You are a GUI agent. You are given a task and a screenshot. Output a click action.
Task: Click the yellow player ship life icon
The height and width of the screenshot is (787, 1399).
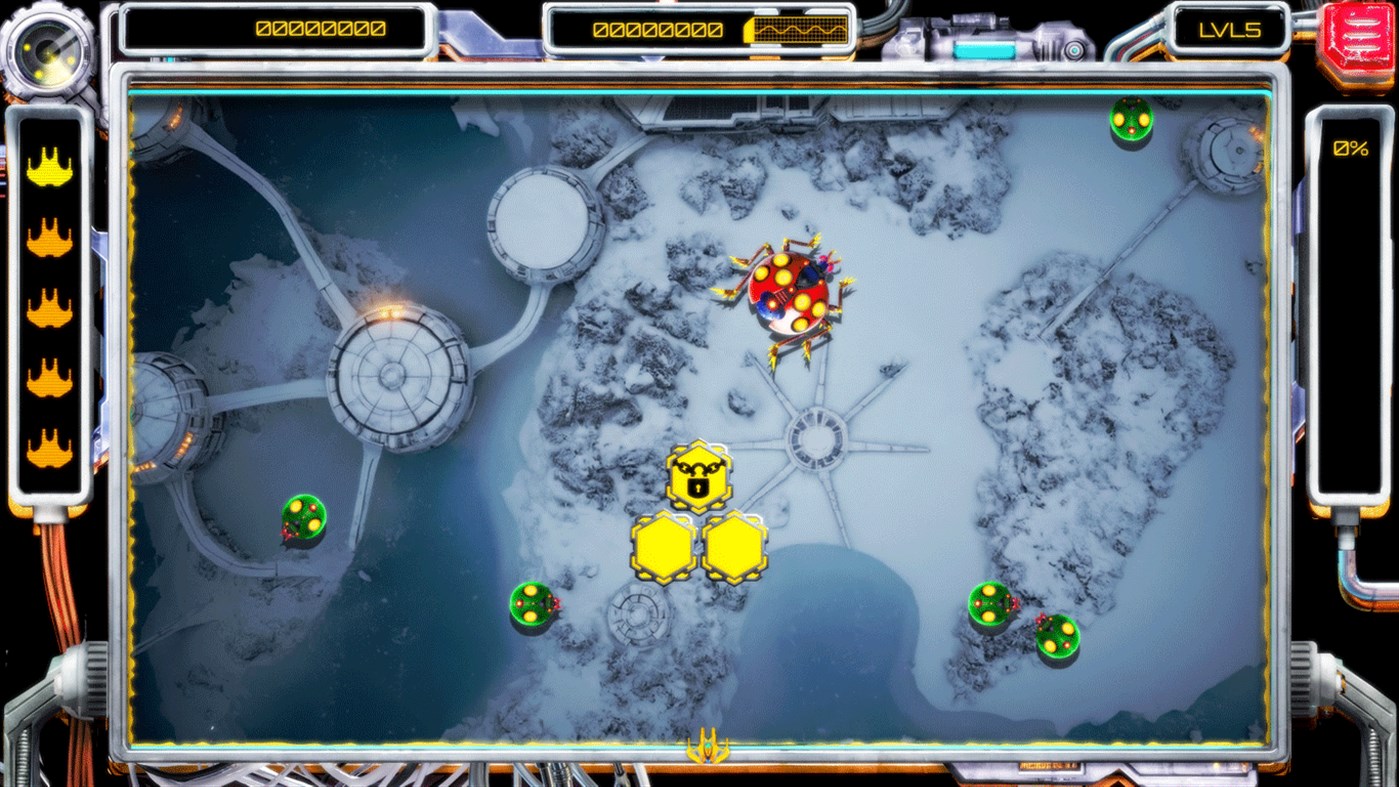pyautogui.click(x=47, y=170)
